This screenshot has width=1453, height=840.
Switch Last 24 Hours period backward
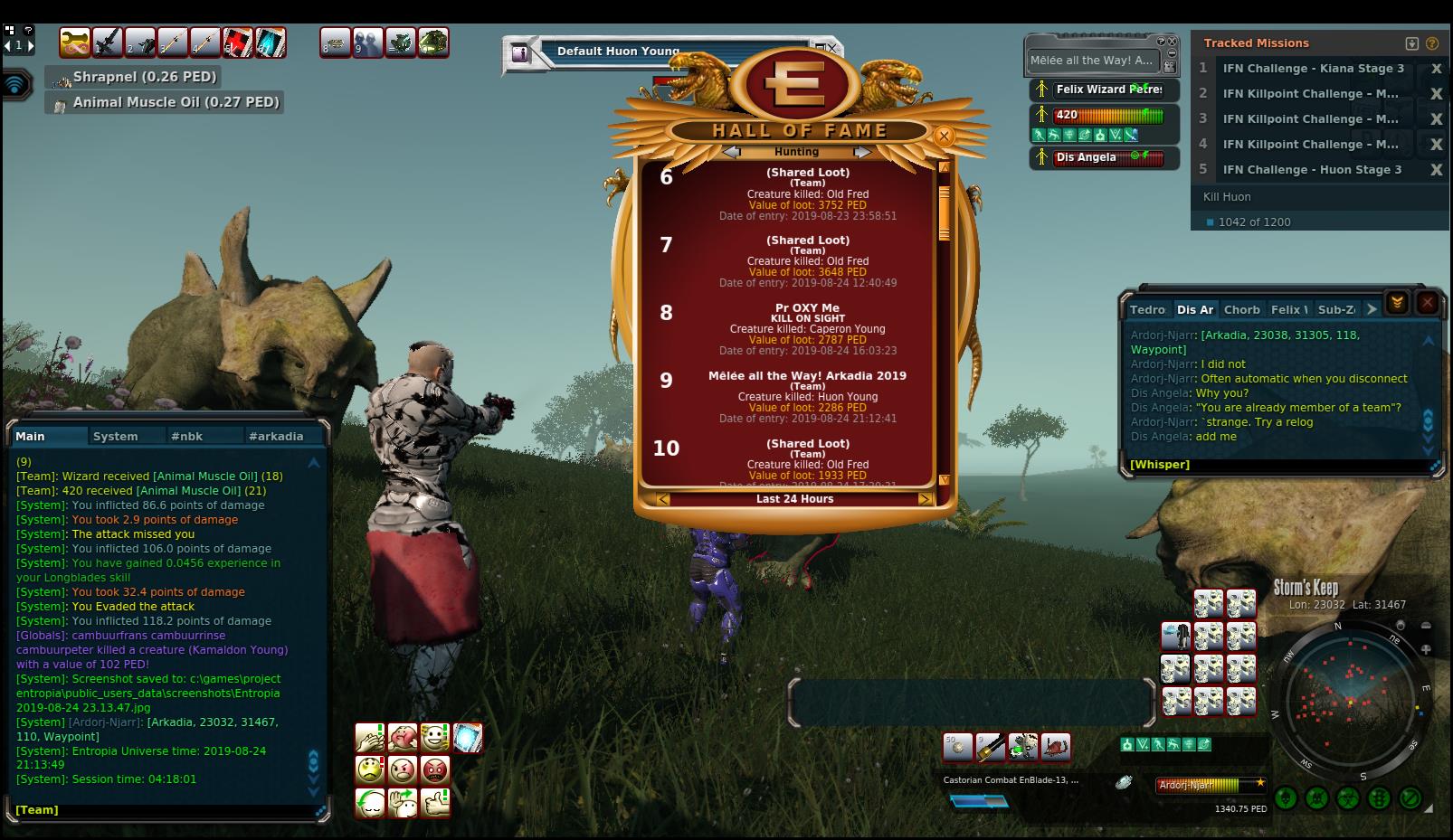(663, 499)
